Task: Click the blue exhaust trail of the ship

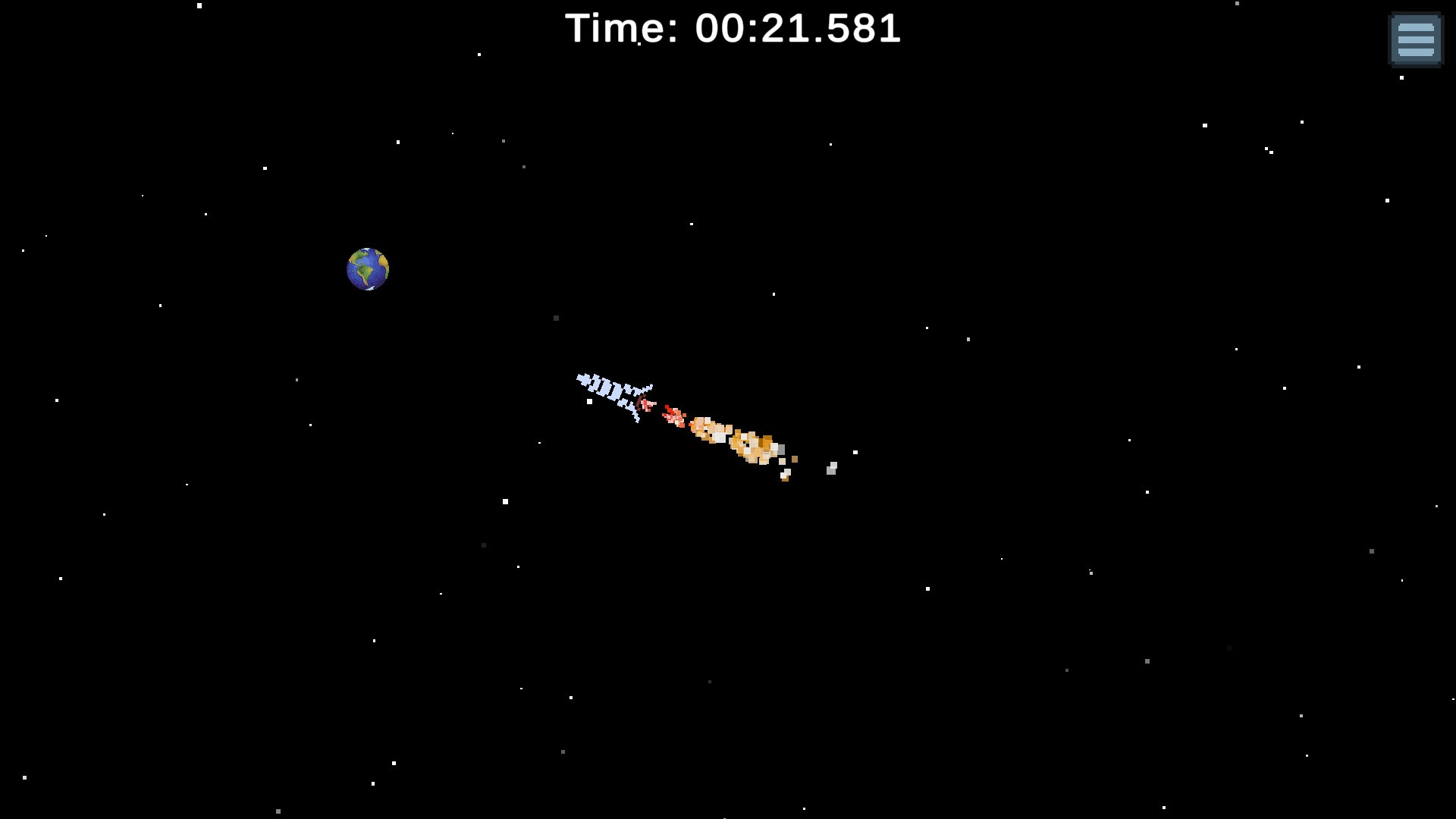Action: 607,388
